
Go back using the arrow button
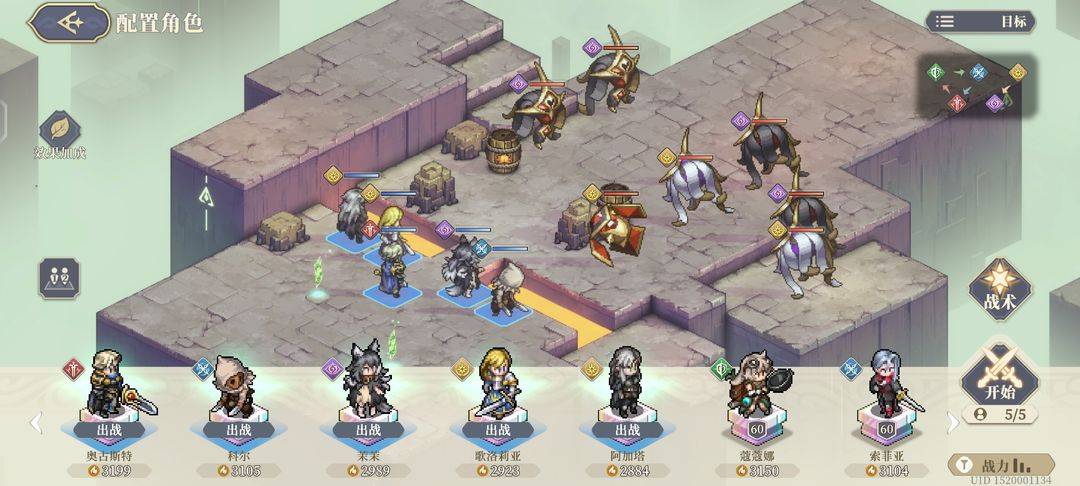(x=68, y=23)
